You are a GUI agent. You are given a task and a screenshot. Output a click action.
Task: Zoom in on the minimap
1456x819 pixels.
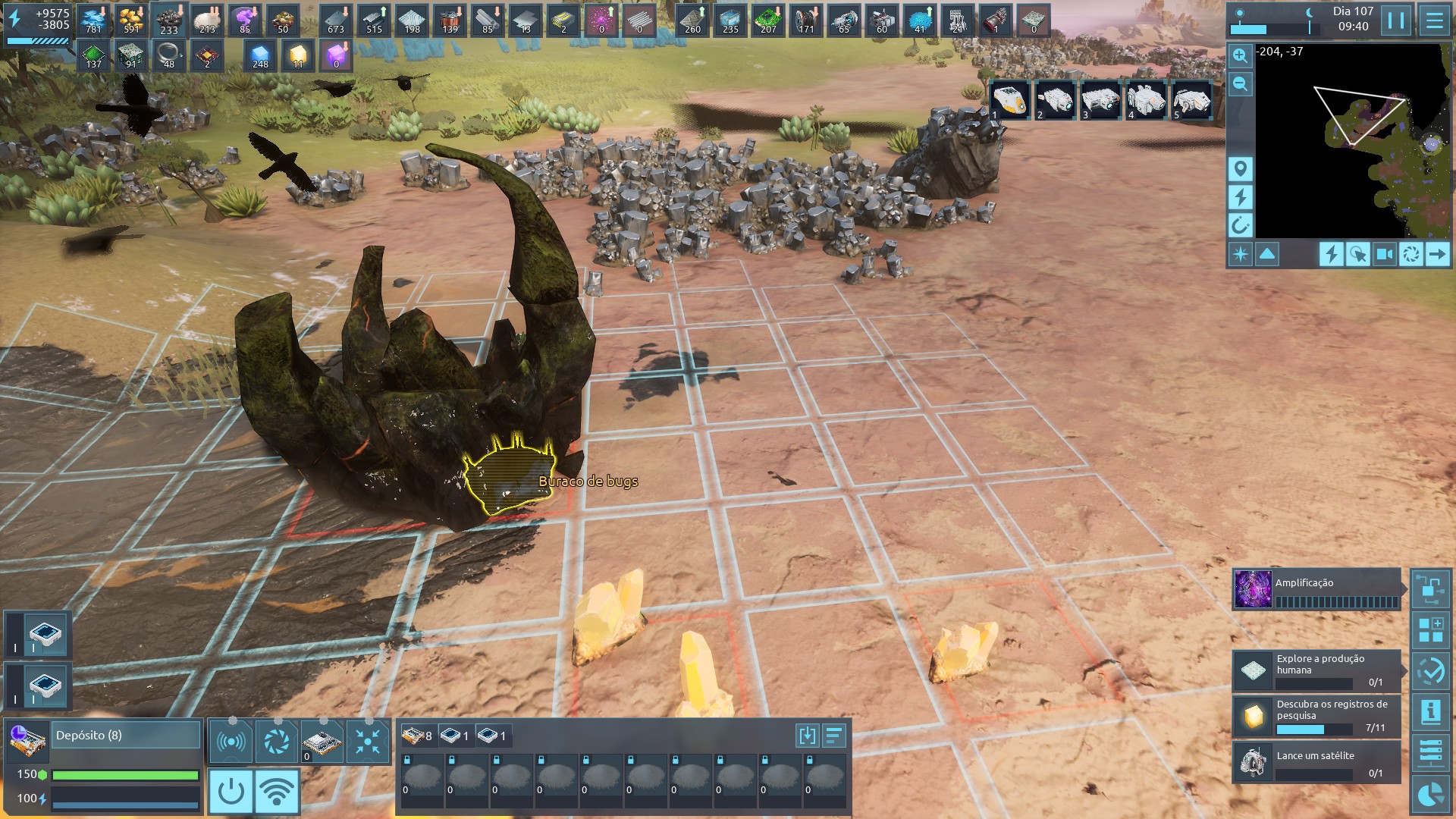pos(1240,55)
